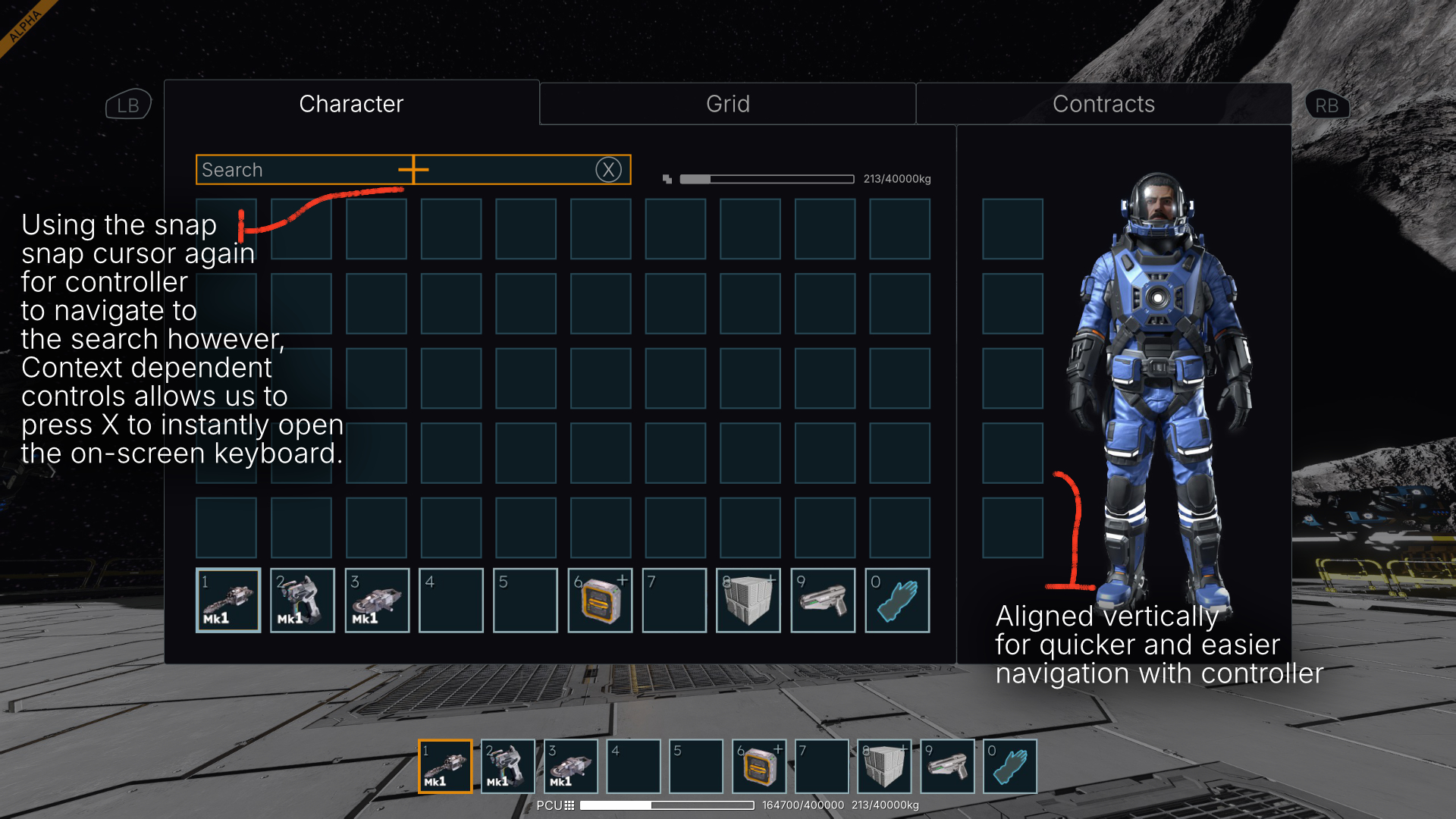Choose the teal glove in inventory panel slot 0
The image size is (1456, 819).
(897, 601)
